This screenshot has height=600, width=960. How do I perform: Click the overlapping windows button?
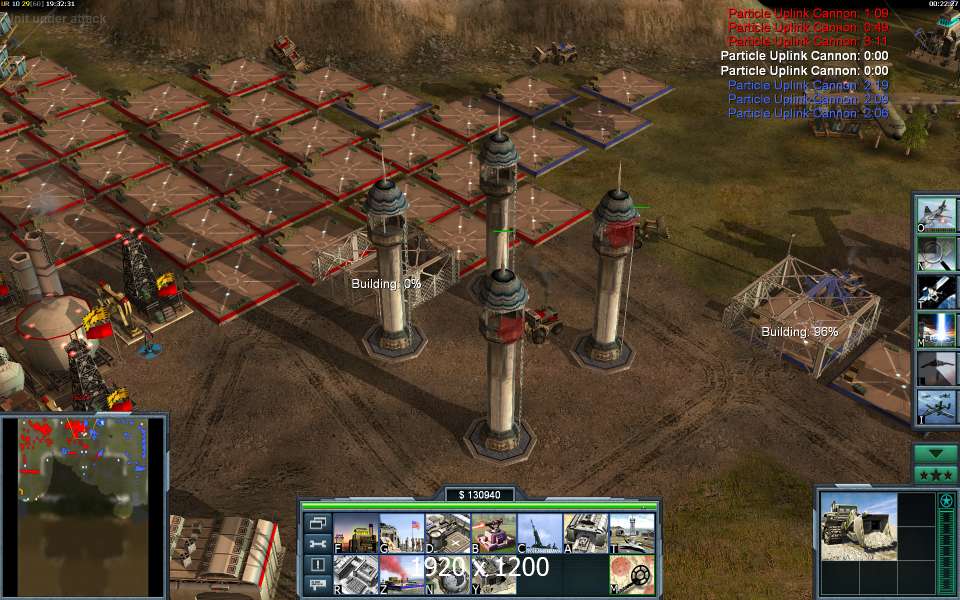point(318,523)
